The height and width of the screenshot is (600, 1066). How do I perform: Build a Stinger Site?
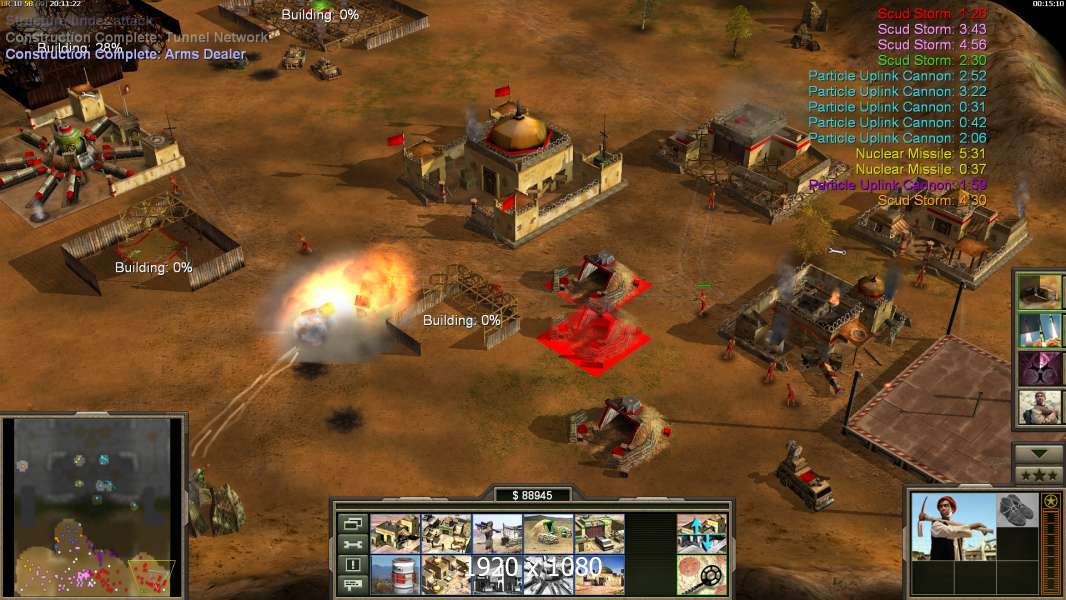point(497,533)
